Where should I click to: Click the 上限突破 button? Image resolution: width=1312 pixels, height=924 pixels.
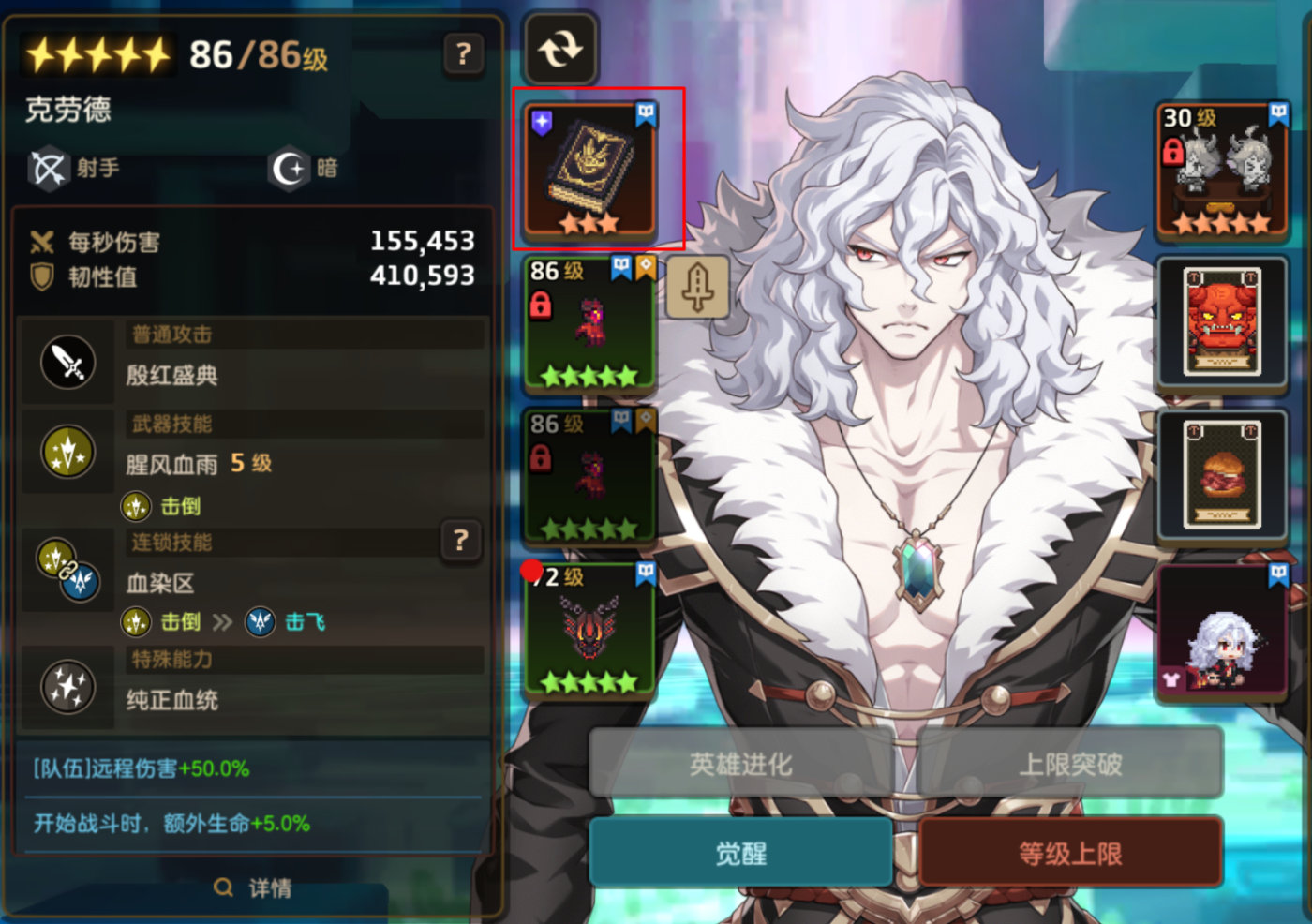pyautogui.click(x=1070, y=764)
